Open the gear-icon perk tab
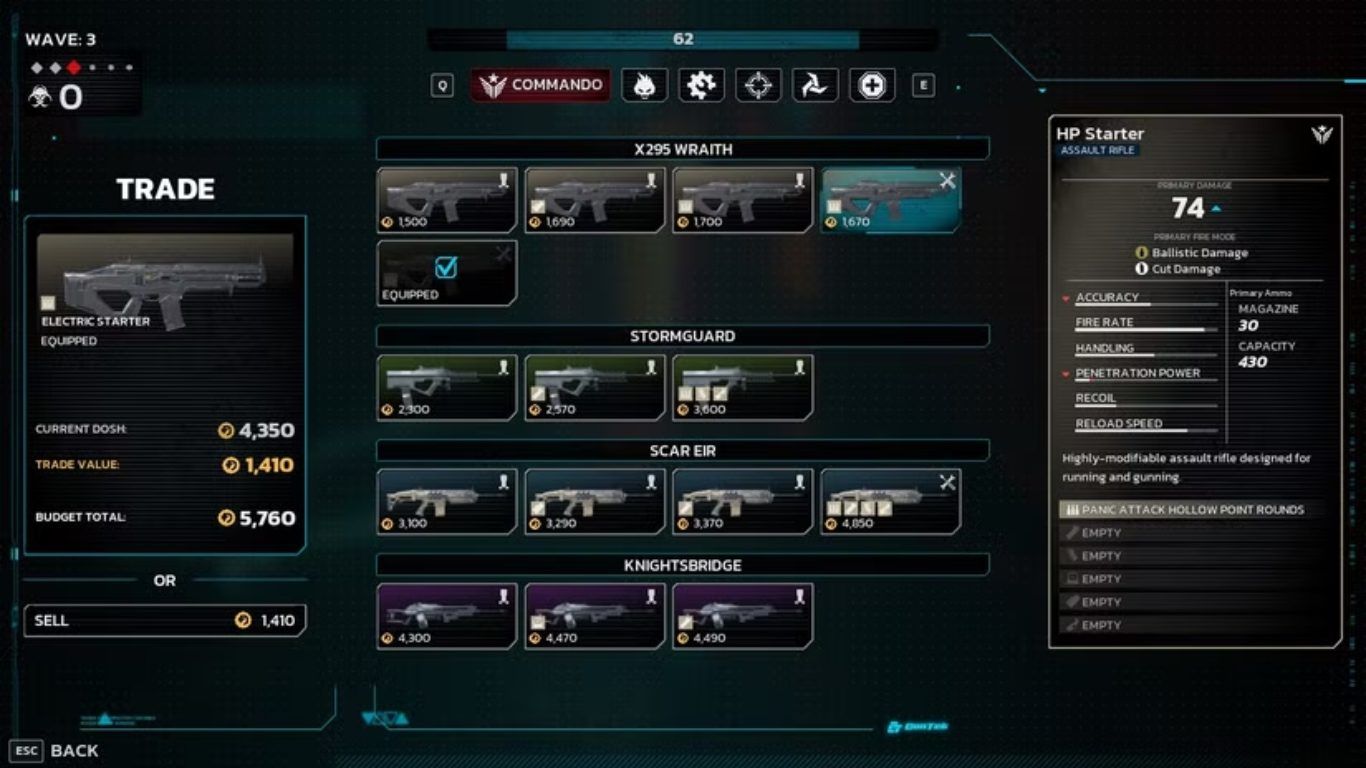Viewport: 1366px width, 768px height. pos(701,85)
